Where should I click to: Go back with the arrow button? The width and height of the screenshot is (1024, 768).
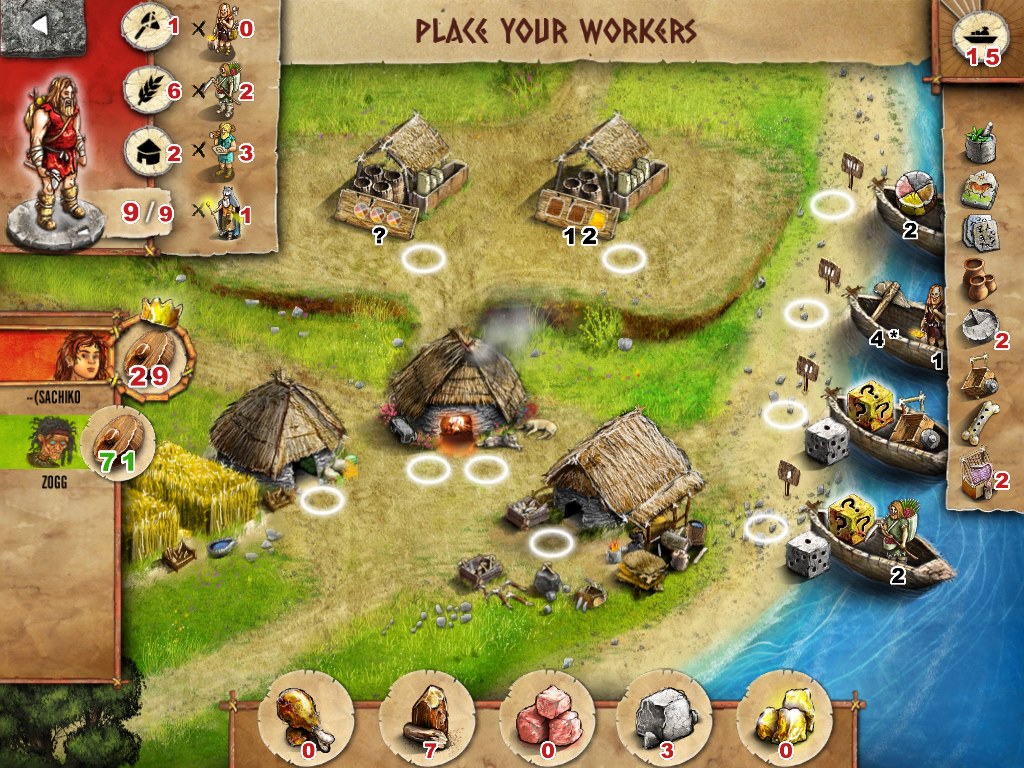(x=41, y=26)
